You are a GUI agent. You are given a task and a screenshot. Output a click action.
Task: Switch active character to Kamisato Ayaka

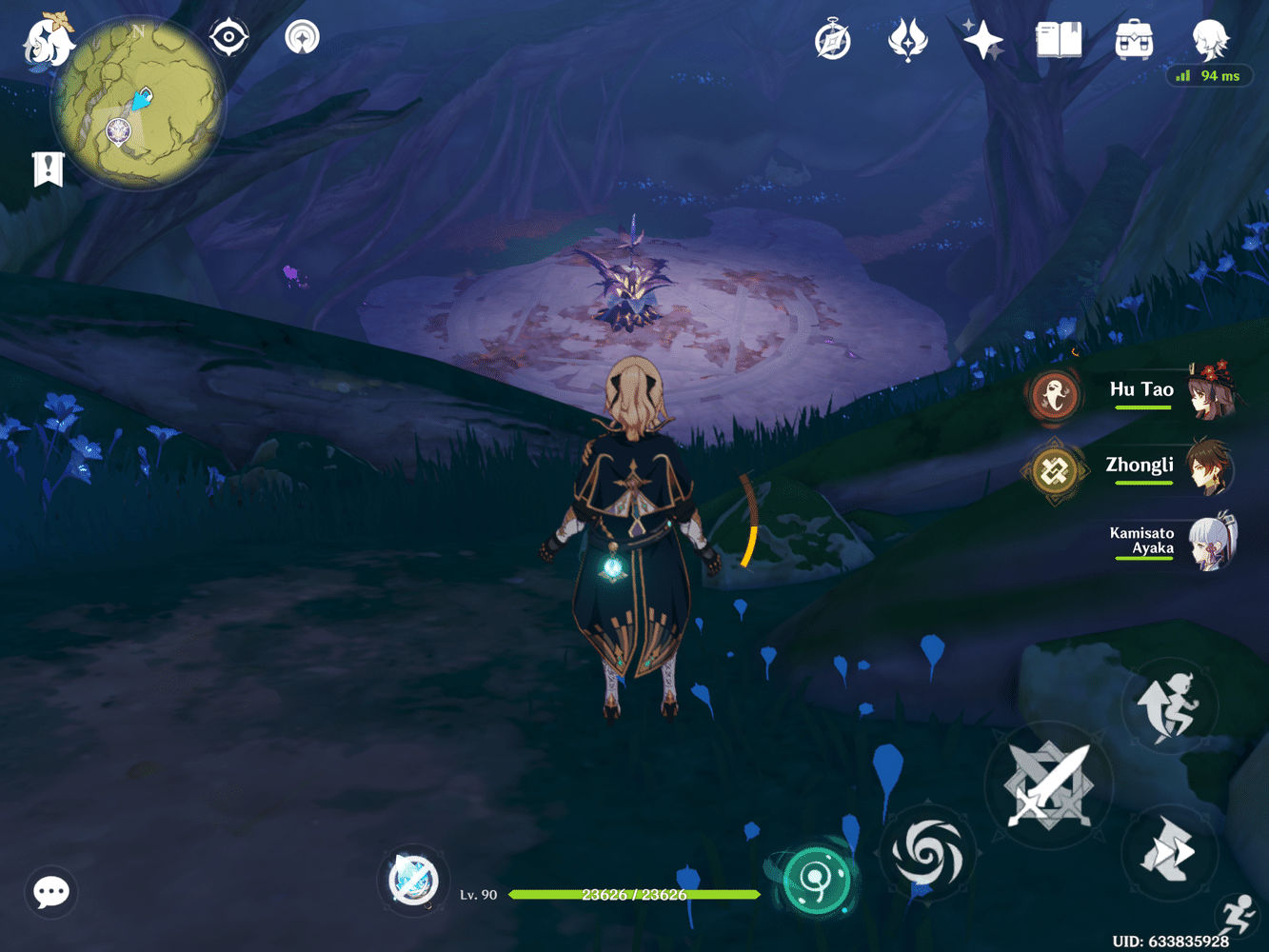point(1209,543)
